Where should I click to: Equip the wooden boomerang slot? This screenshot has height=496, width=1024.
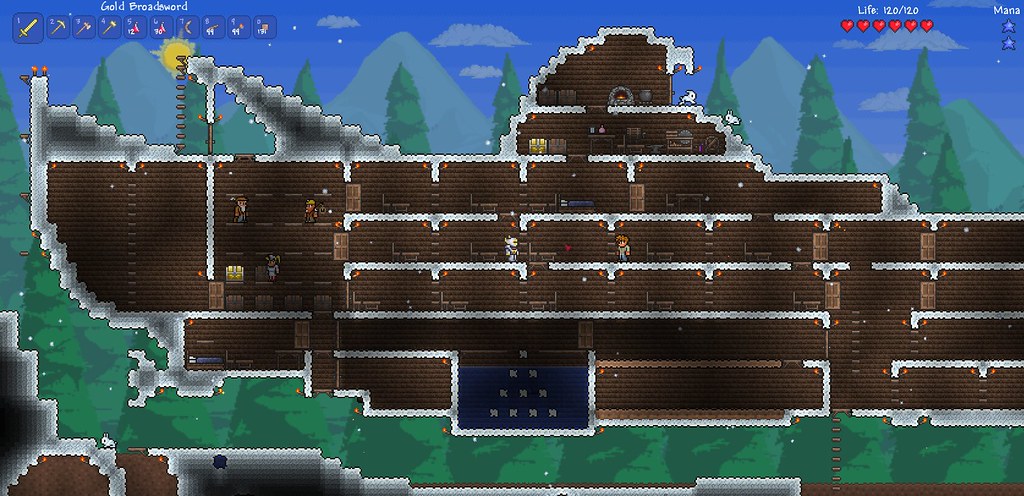click(186, 28)
